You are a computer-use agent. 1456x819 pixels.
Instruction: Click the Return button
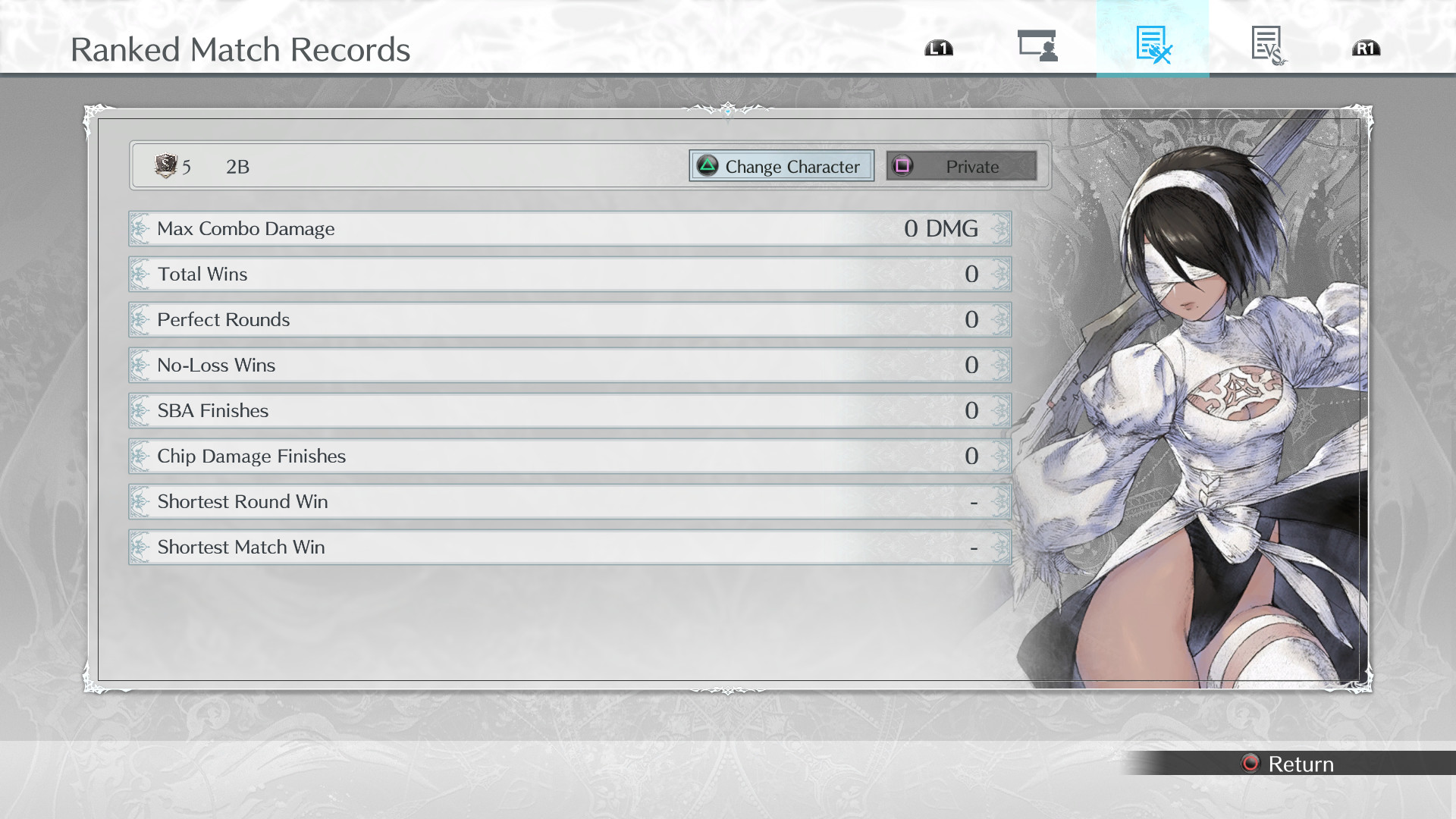point(1289,764)
